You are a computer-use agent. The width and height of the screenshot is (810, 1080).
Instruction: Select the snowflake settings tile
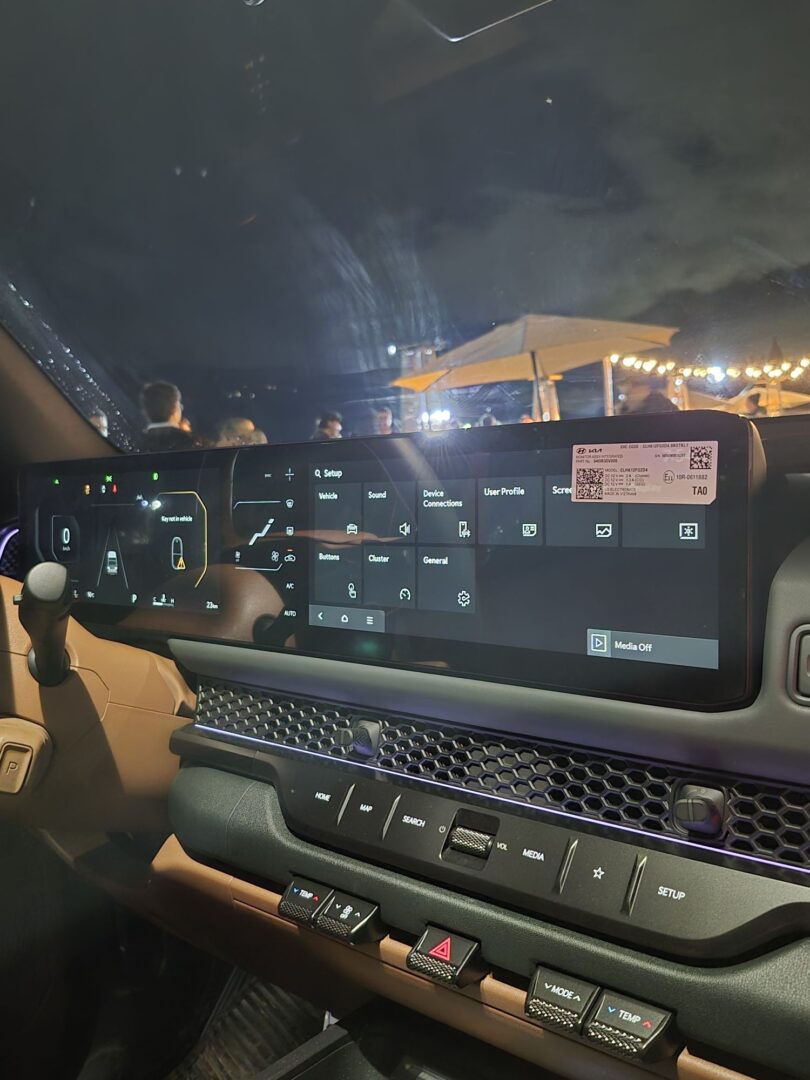pos(664,524)
